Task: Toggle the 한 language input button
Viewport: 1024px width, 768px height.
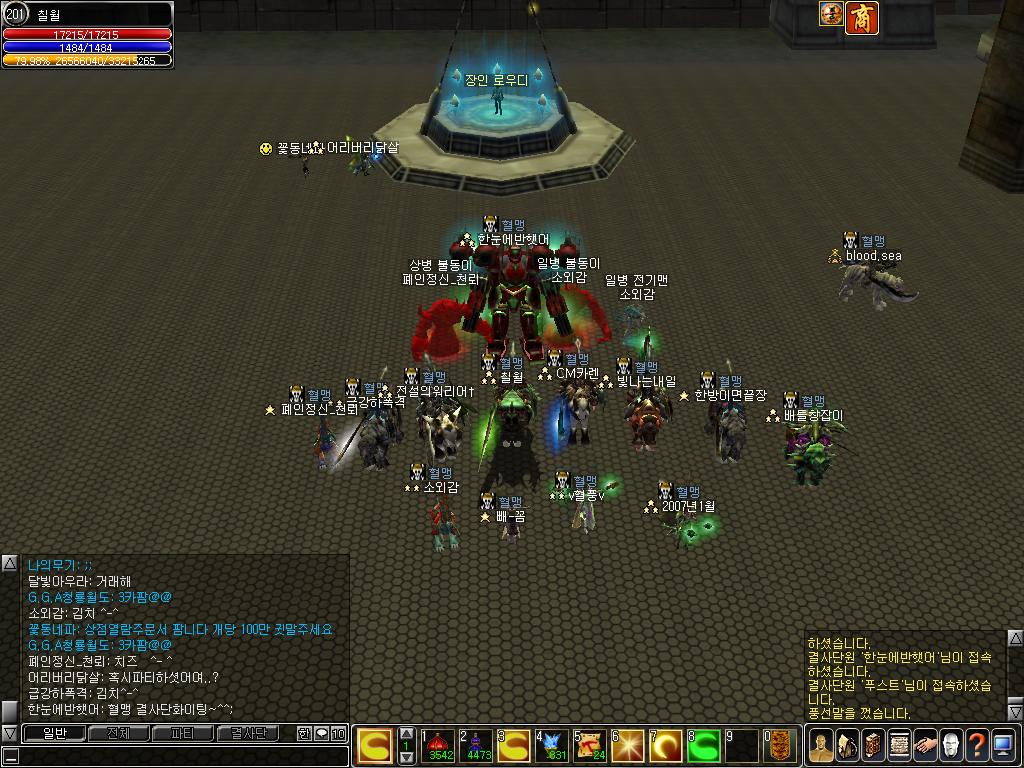Action: 304,734
